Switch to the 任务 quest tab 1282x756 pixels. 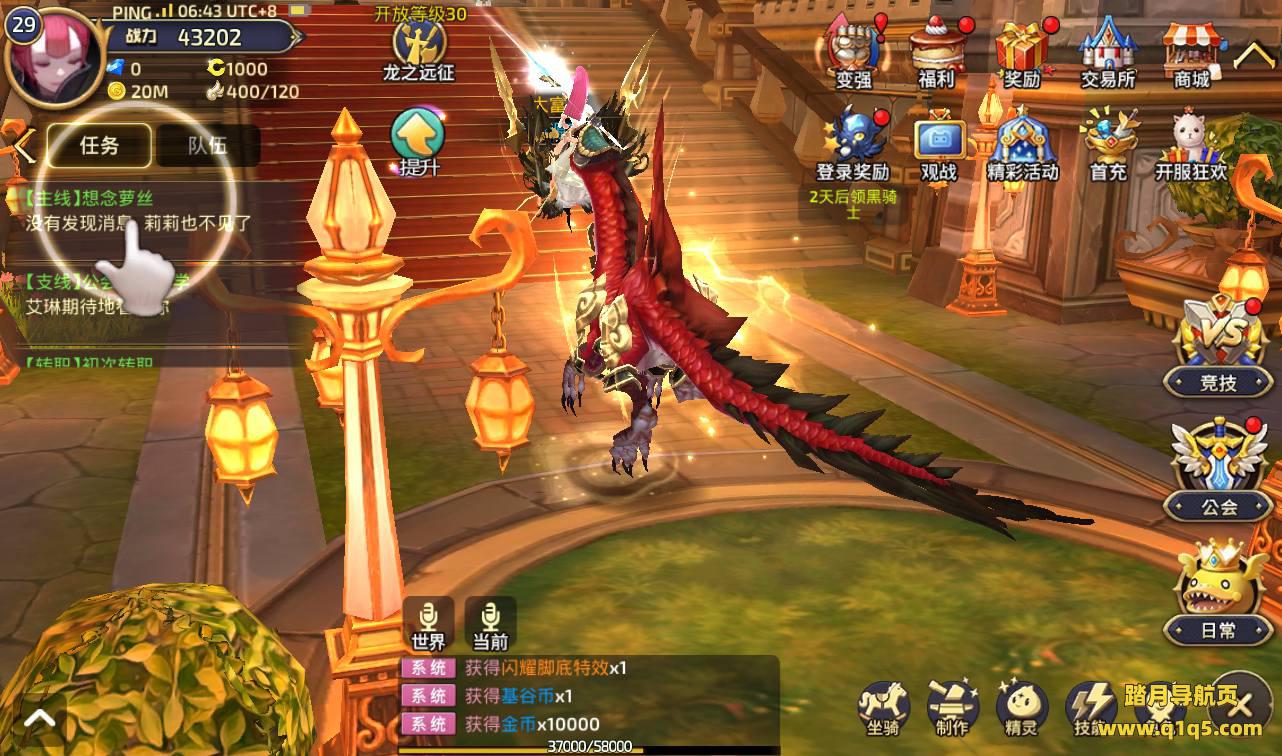point(100,146)
